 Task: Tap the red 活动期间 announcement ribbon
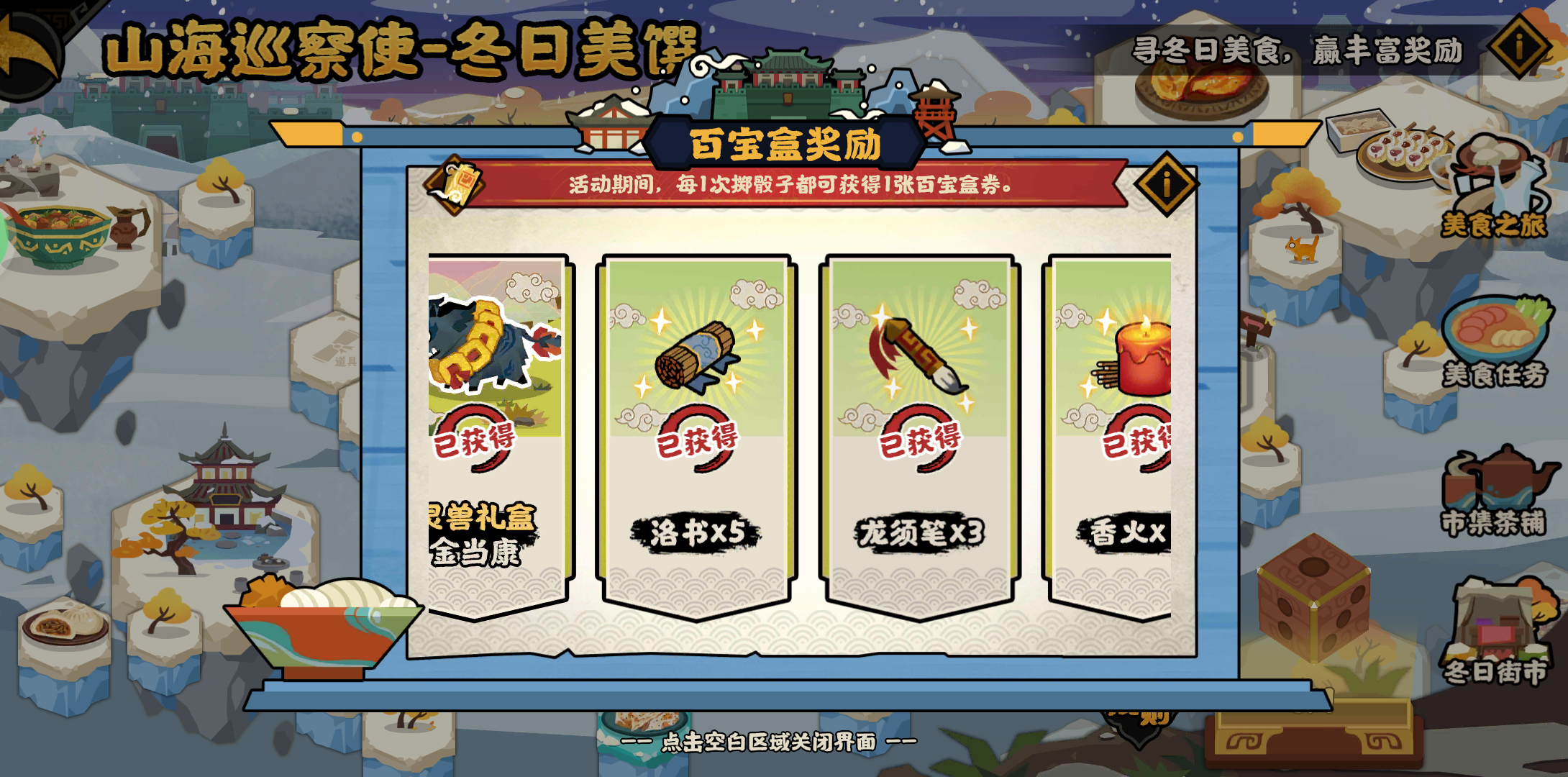coord(784,187)
